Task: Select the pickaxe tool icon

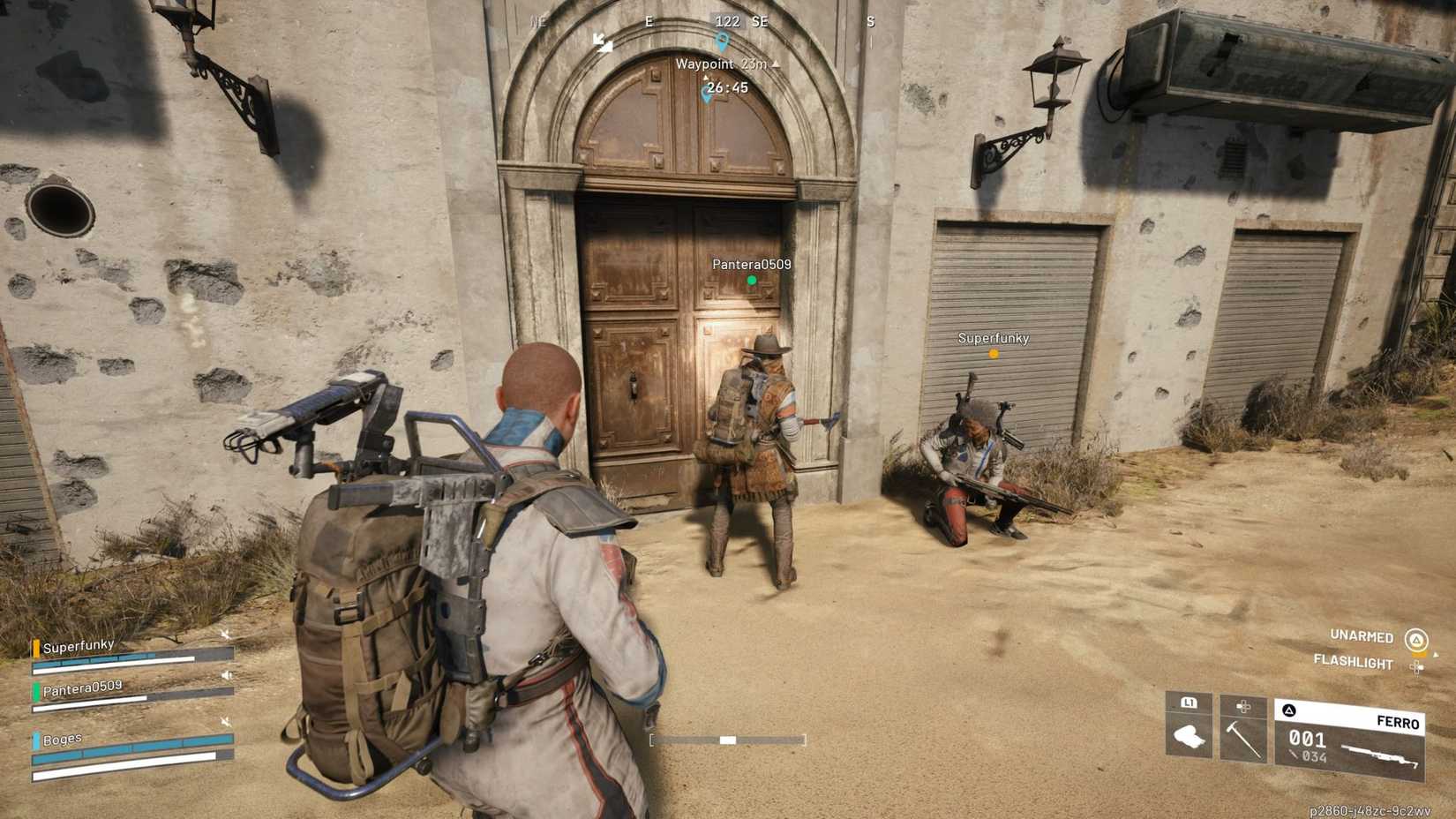Action: coord(1243,740)
